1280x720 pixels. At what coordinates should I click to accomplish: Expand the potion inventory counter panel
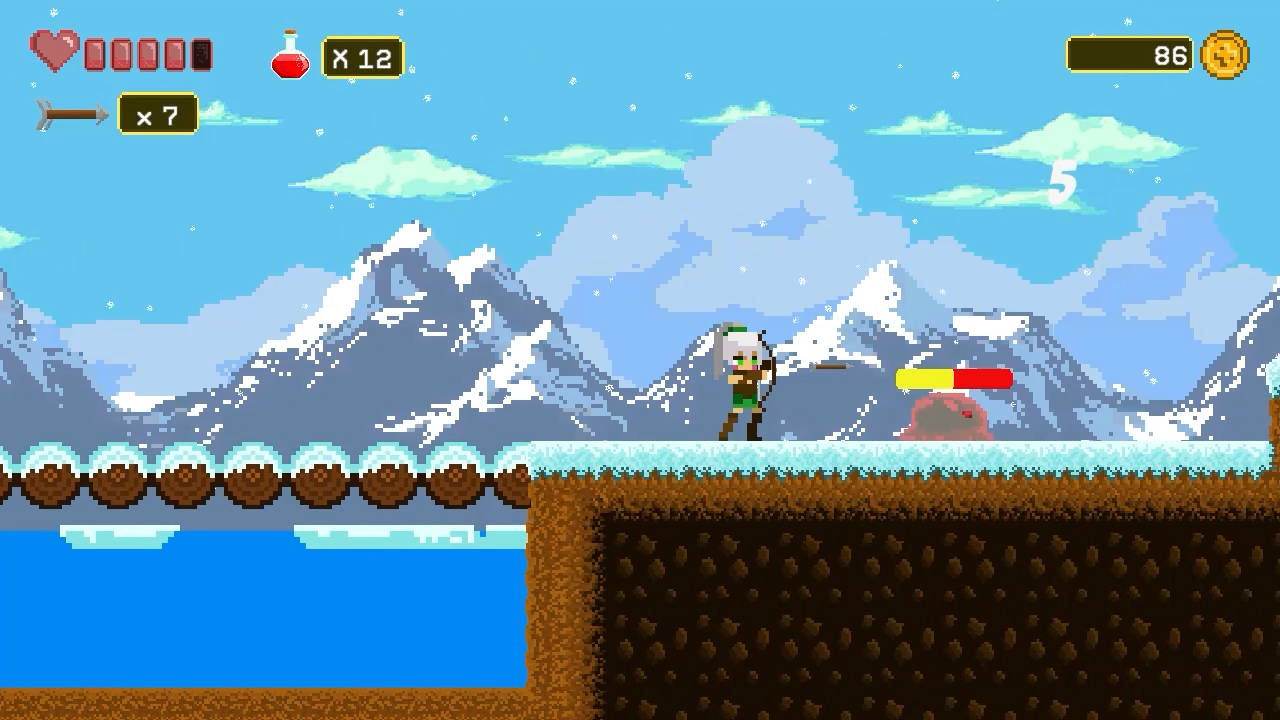pyautogui.click(x=362, y=57)
